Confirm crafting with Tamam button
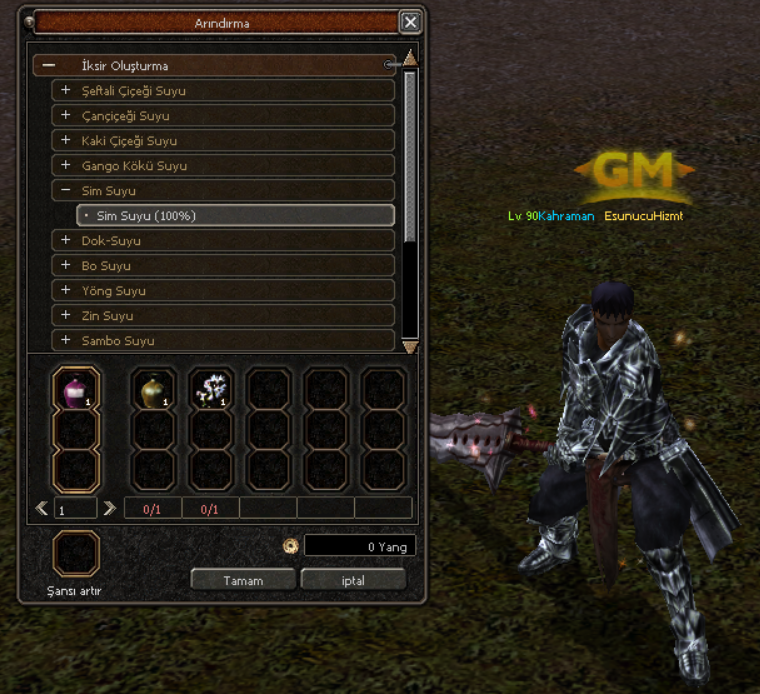760x694 pixels. coord(243,580)
